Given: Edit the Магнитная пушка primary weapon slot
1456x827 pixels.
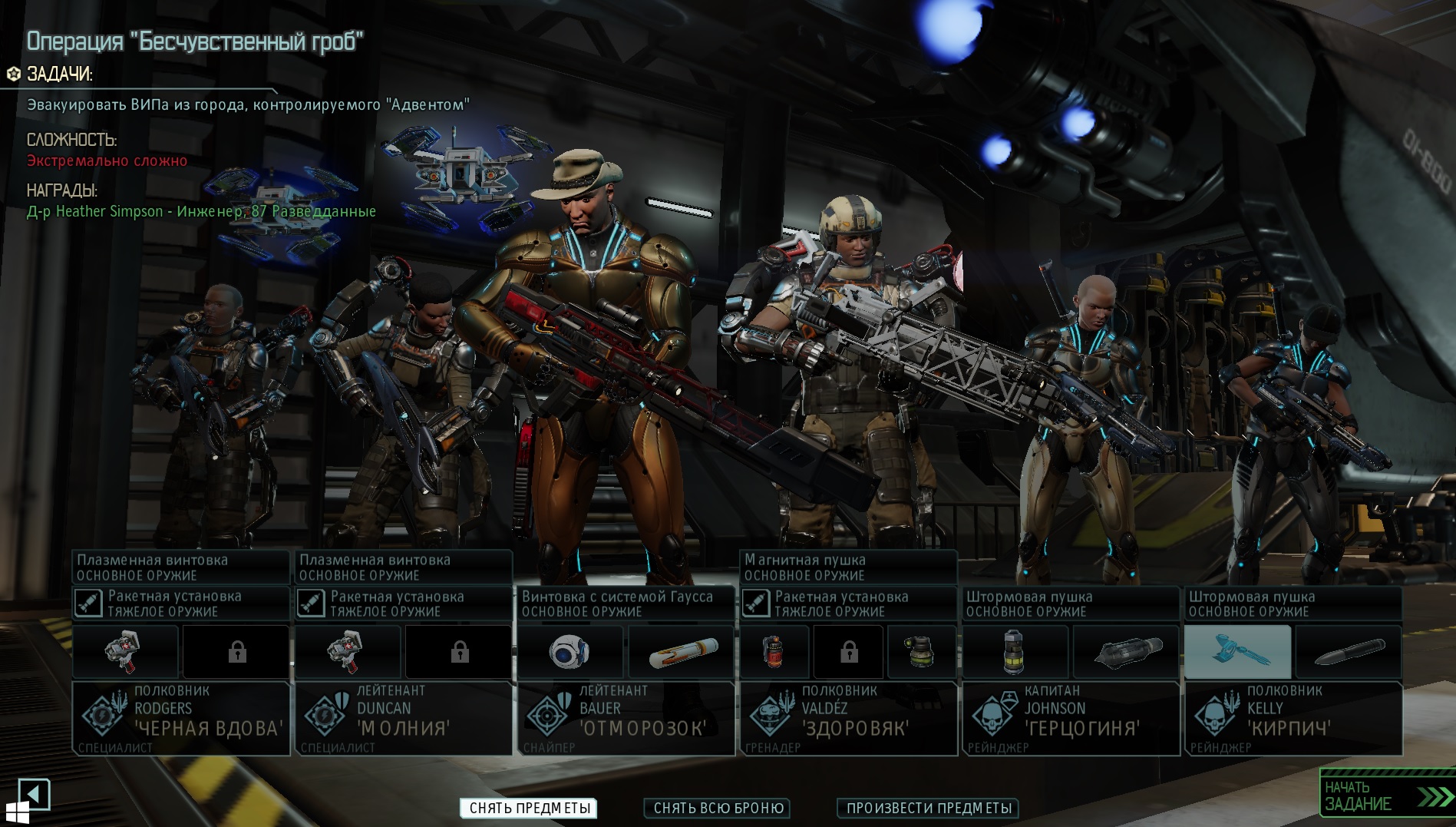Looking at the screenshot, I should [849, 567].
